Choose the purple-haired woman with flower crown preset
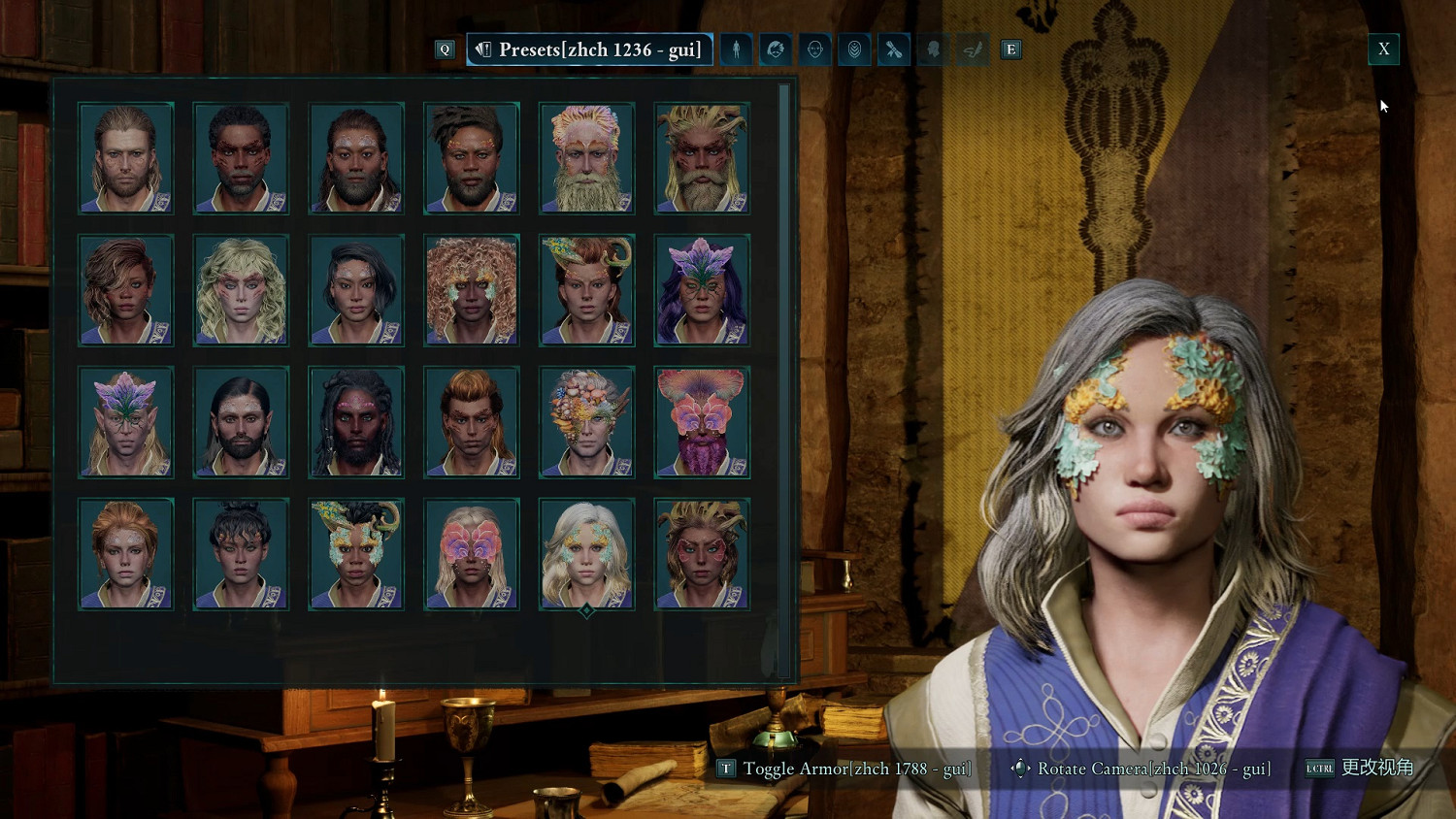Viewport: 1456px width, 819px height. pos(702,290)
